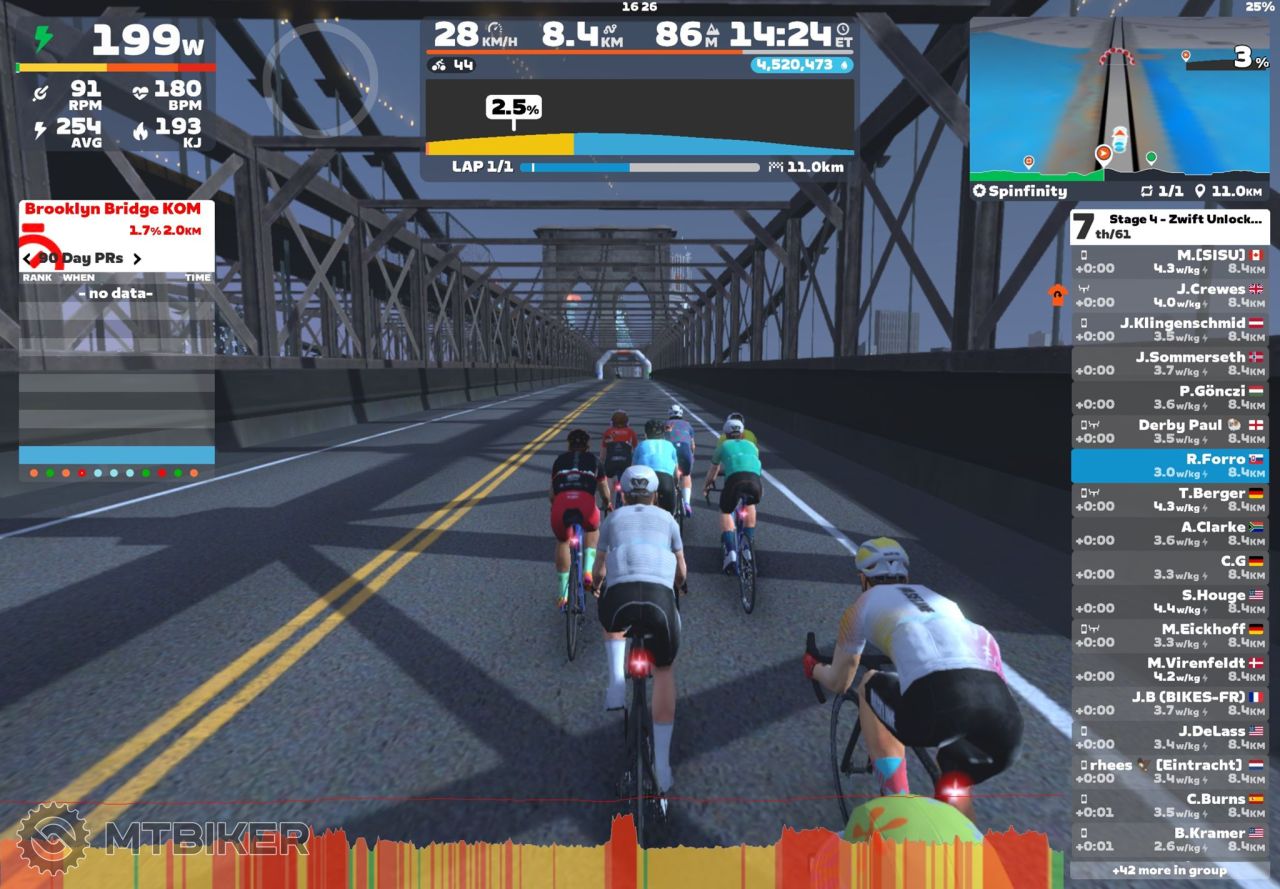The height and width of the screenshot is (889, 1280).
Task: Pick P.Gönczi from the rider list
Action: click(1170, 397)
